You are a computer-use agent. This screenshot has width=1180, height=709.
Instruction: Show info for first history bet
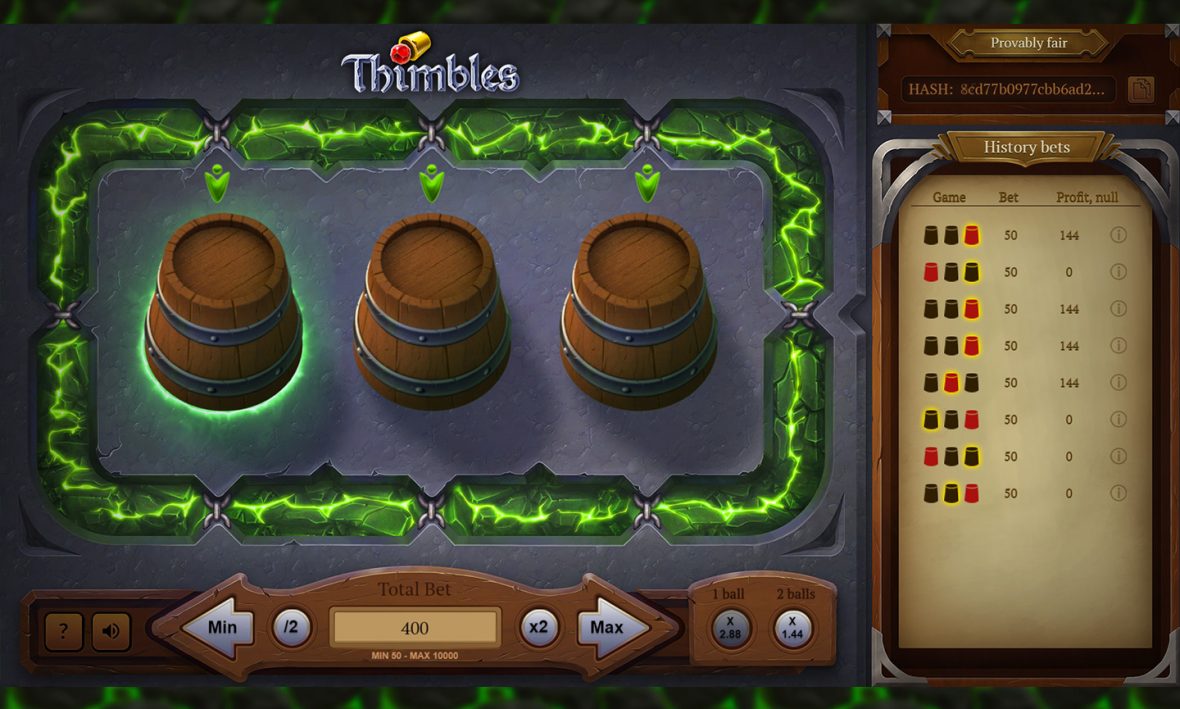click(x=1118, y=236)
